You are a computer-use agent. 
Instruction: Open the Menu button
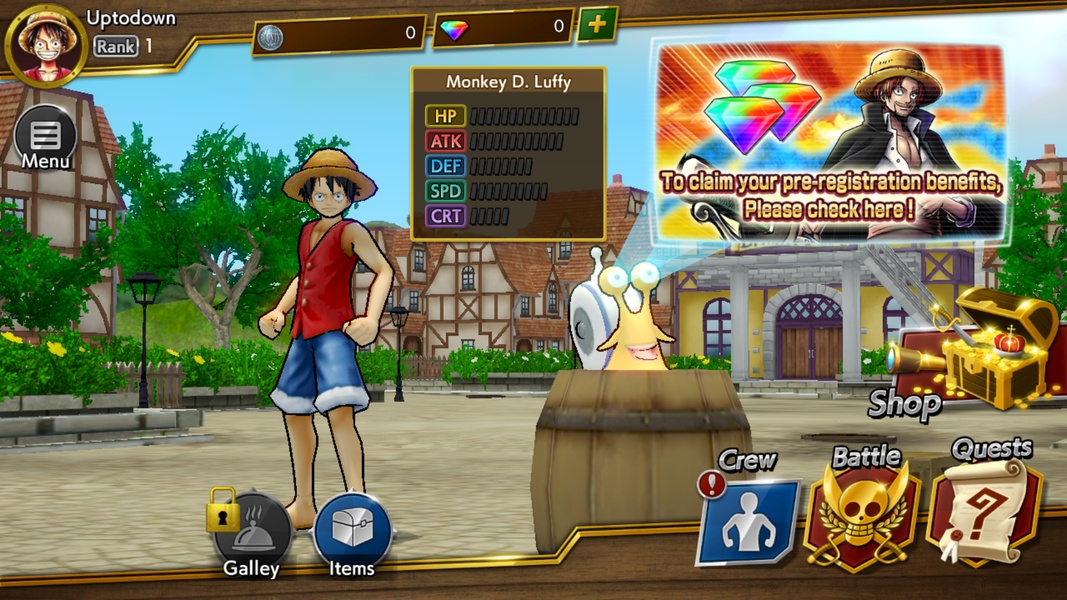(45, 137)
